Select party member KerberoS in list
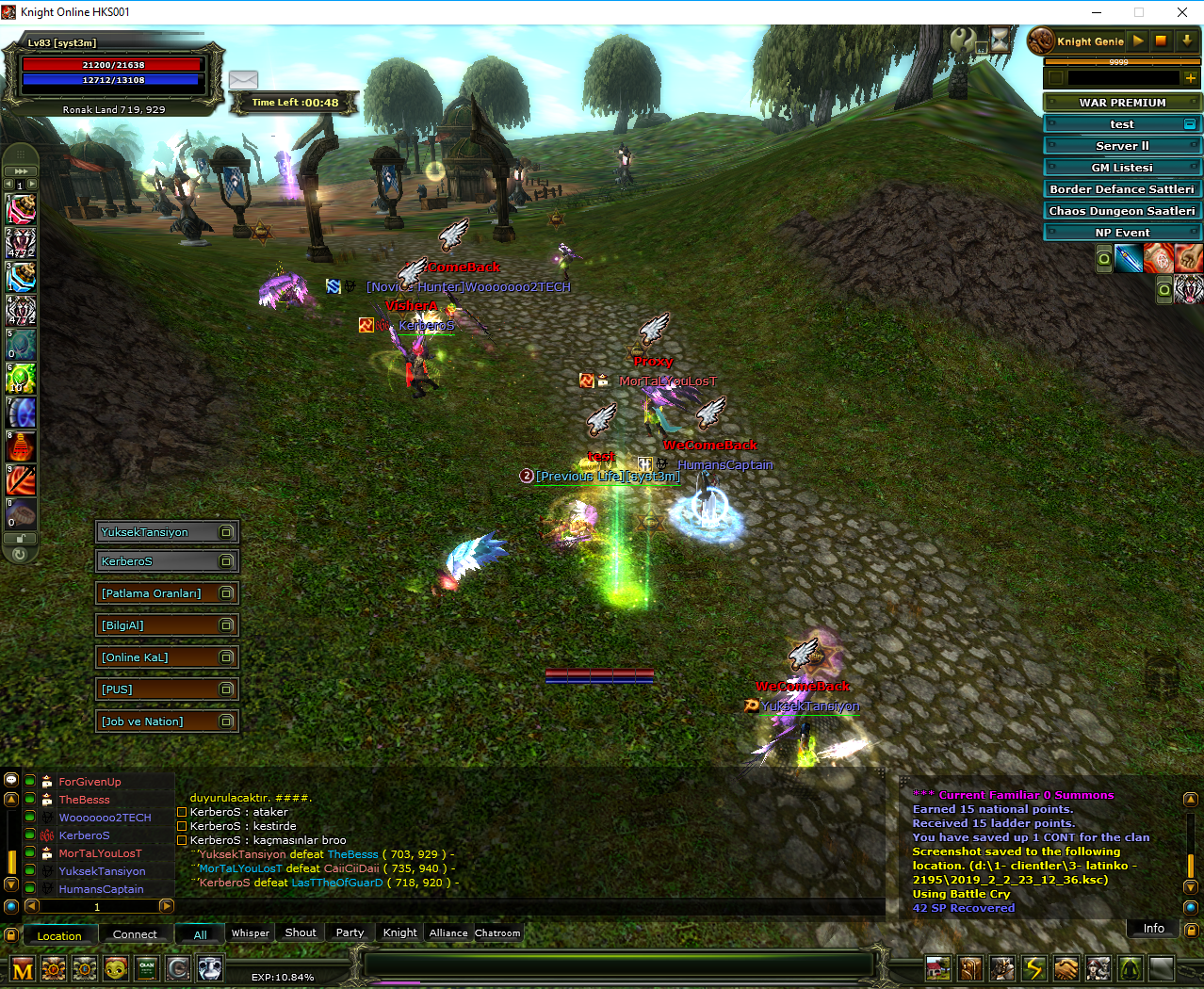1204x989 pixels. click(84, 835)
